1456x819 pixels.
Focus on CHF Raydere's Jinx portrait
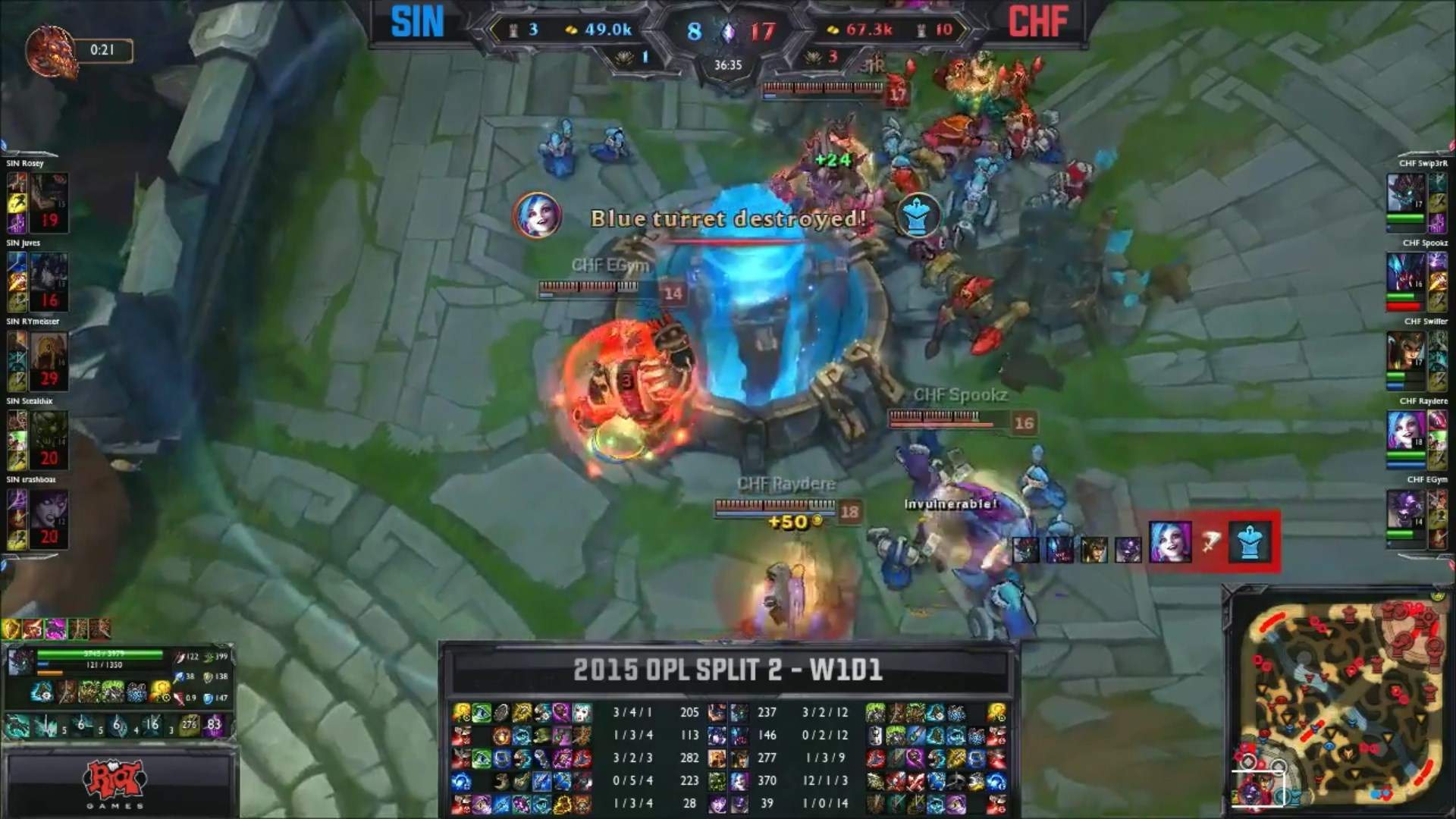(x=1404, y=429)
